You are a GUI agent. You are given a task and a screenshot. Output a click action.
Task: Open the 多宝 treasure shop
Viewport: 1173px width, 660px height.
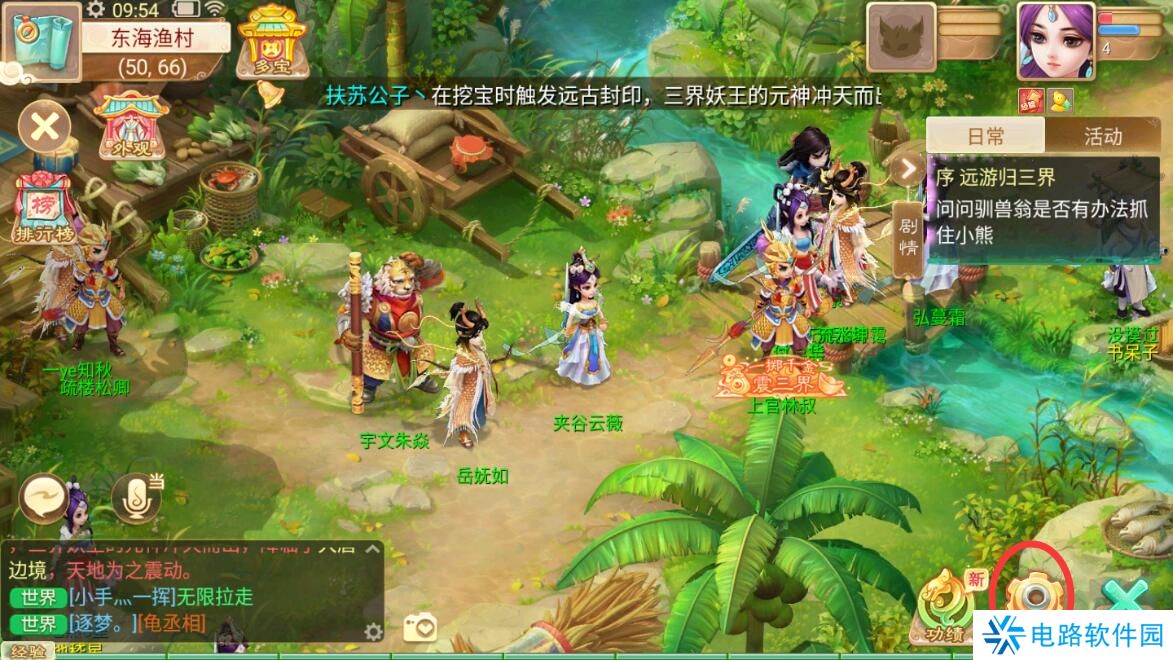pyautogui.click(x=270, y=42)
